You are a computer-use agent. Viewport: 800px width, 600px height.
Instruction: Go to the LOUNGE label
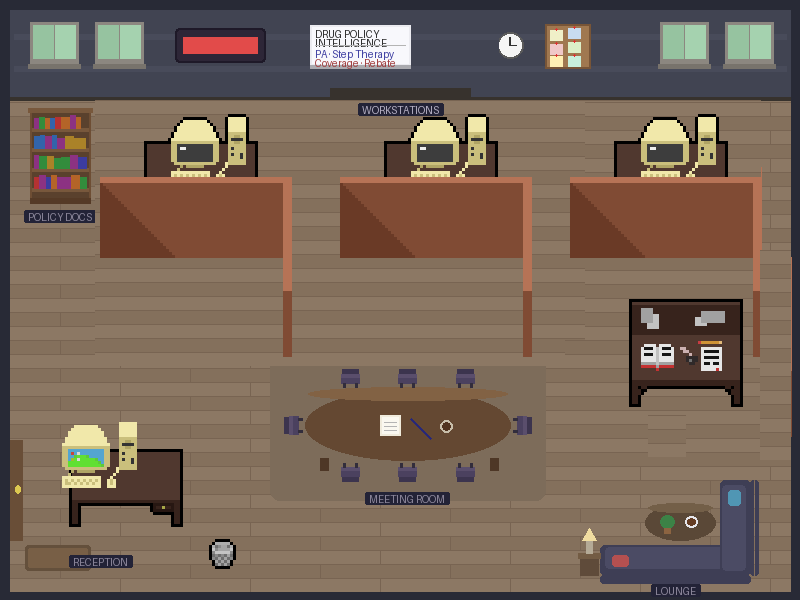point(675,591)
